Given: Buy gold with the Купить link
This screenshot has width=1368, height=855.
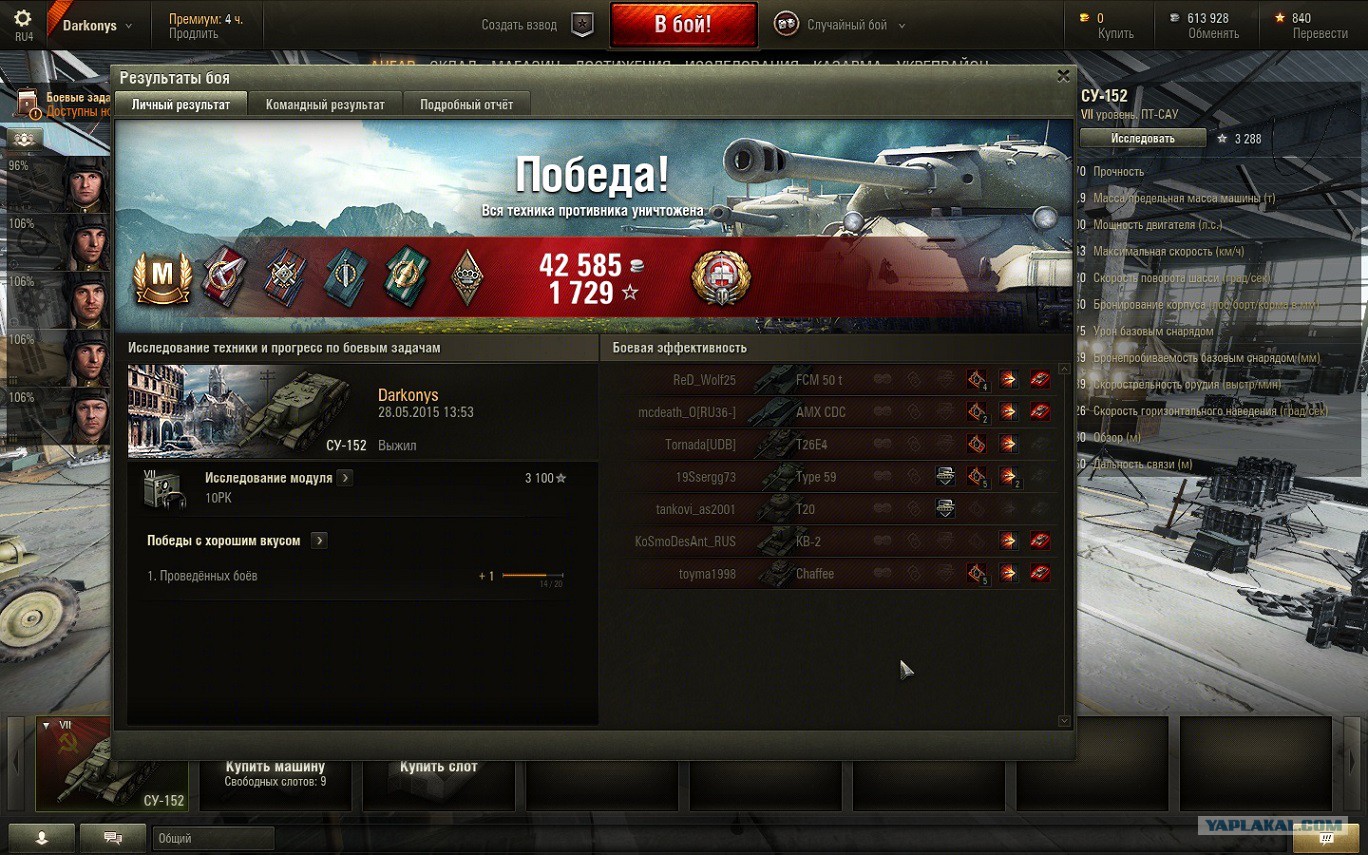Looking at the screenshot, I should point(1115,34).
